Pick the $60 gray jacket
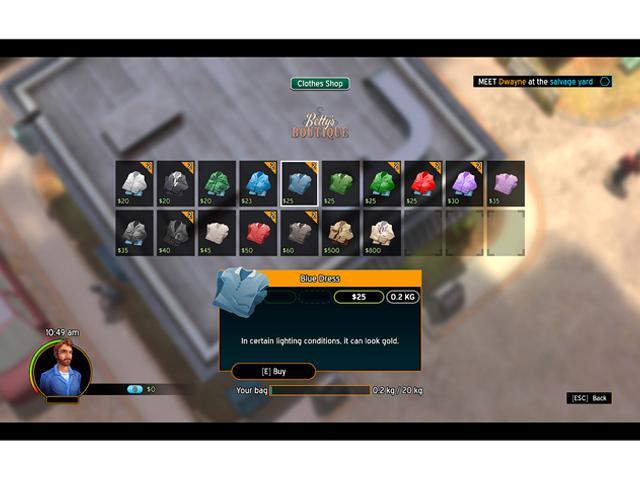The width and height of the screenshot is (640, 480). (x=299, y=231)
